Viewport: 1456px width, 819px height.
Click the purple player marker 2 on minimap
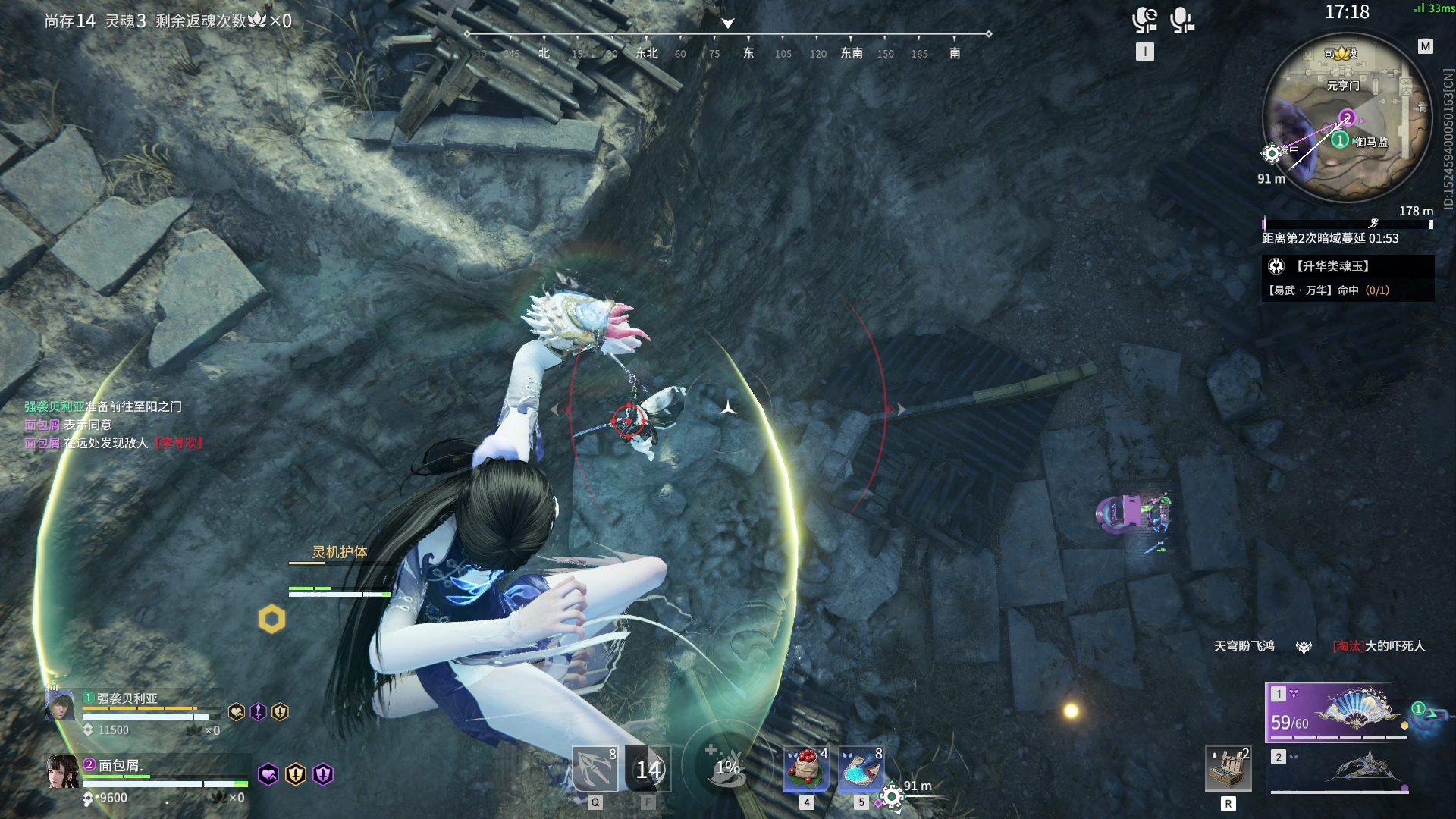point(1347,118)
